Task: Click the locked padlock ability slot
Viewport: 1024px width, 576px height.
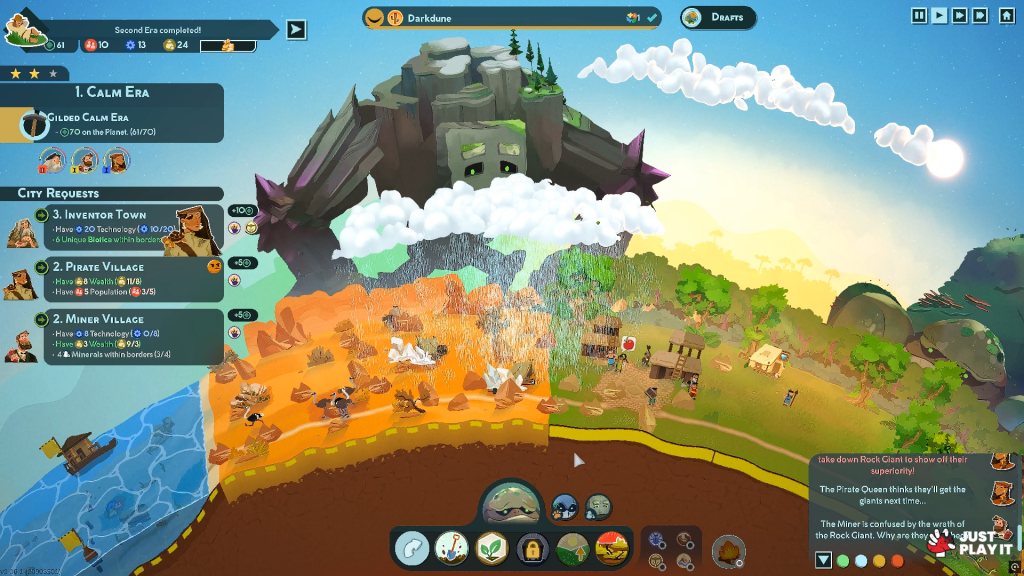Action: (532, 548)
